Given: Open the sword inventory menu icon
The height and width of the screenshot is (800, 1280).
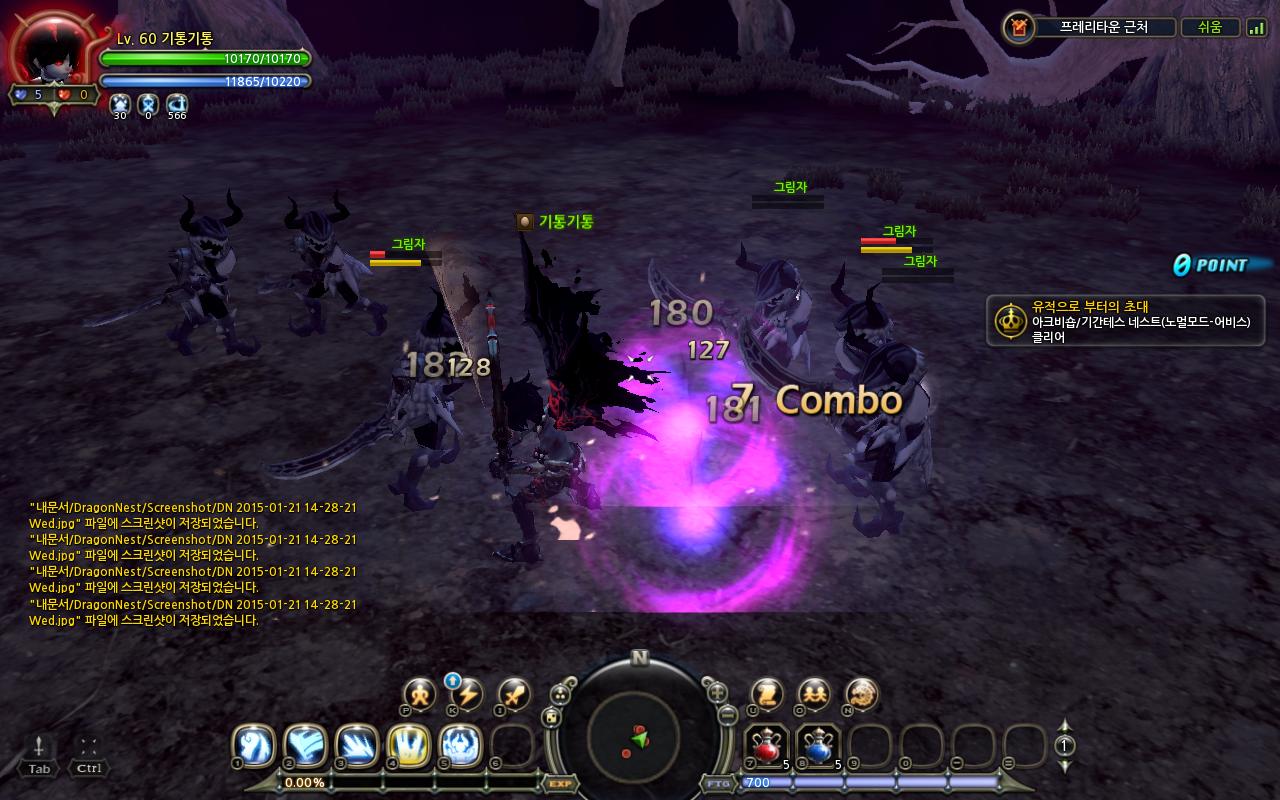Looking at the screenshot, I should pyautogui.click(x=514, y=694).
